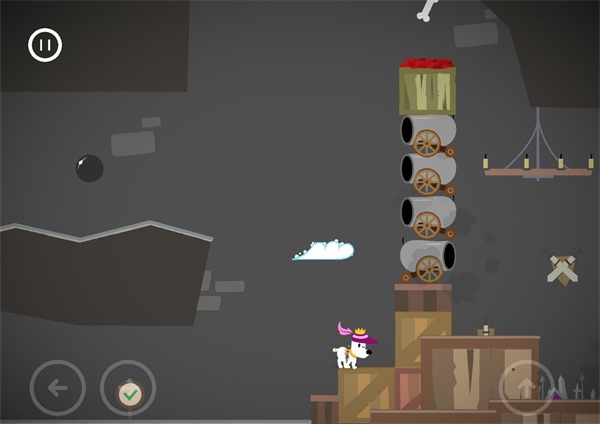This screenshot has height=424, width=600.
Task: Tap the left arrow movement button
Action: [58, 388]
